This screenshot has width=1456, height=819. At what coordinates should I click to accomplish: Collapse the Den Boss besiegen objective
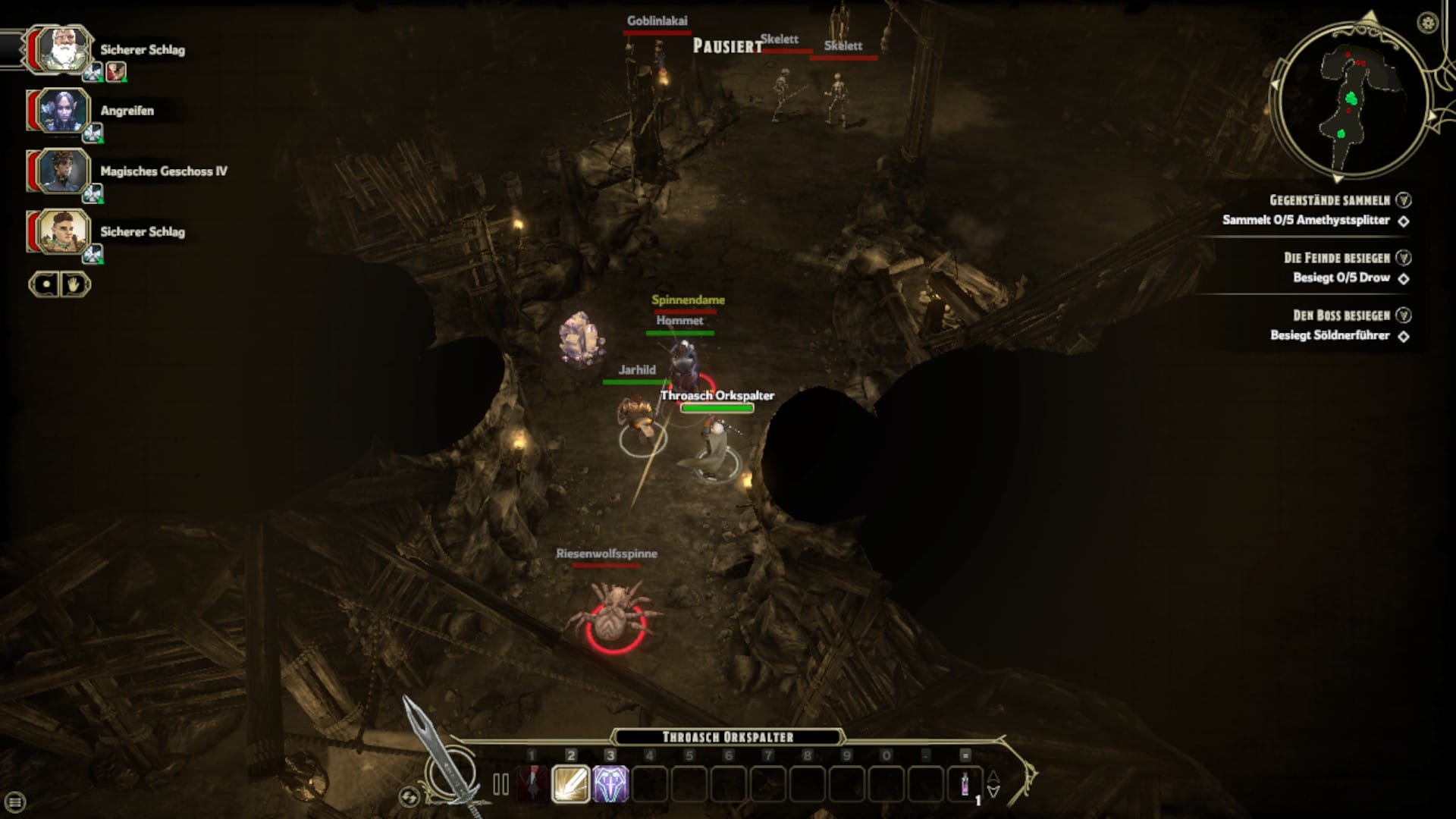(1404, 315)
